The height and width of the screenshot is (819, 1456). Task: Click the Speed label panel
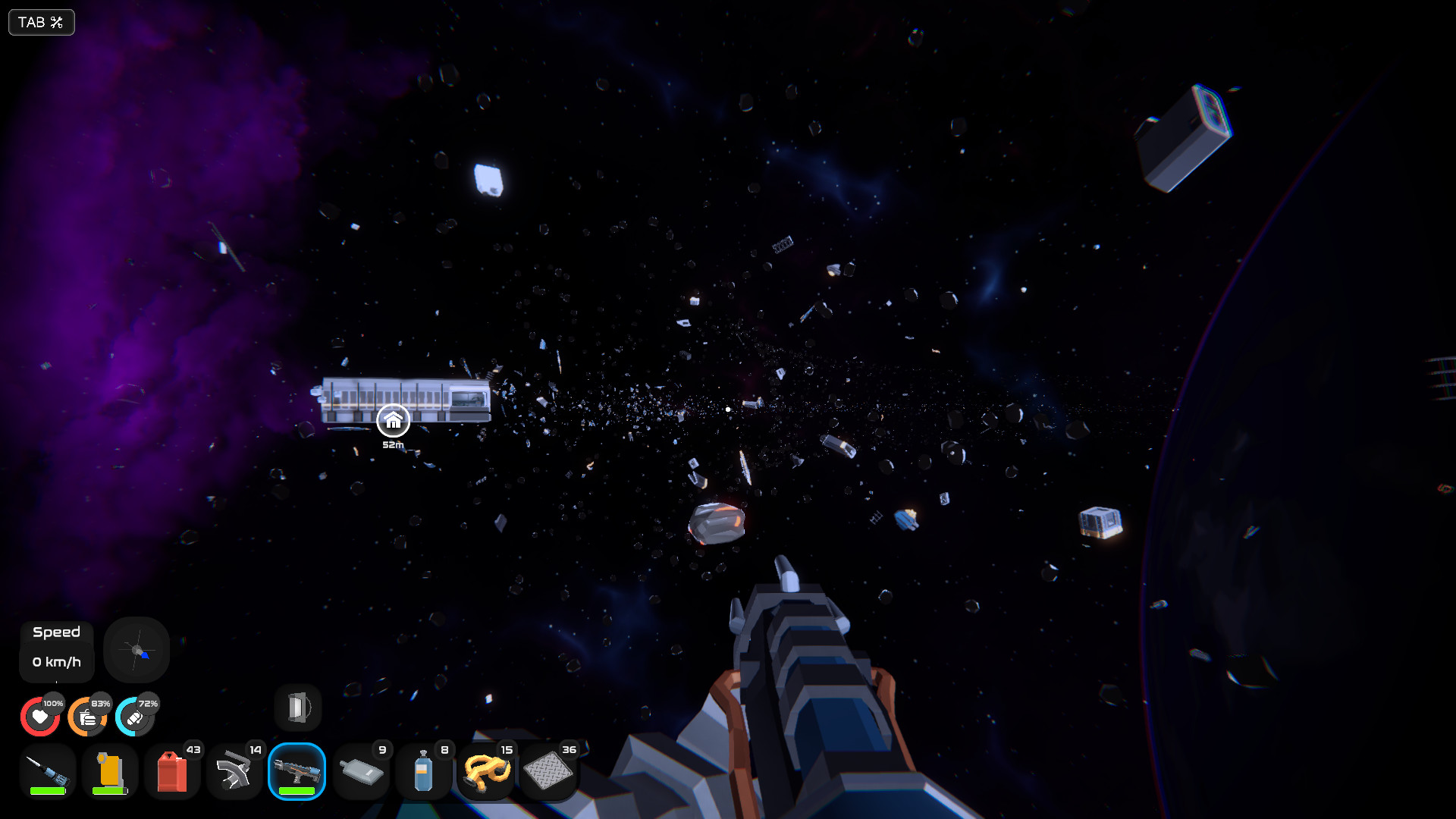click(56, 632)
